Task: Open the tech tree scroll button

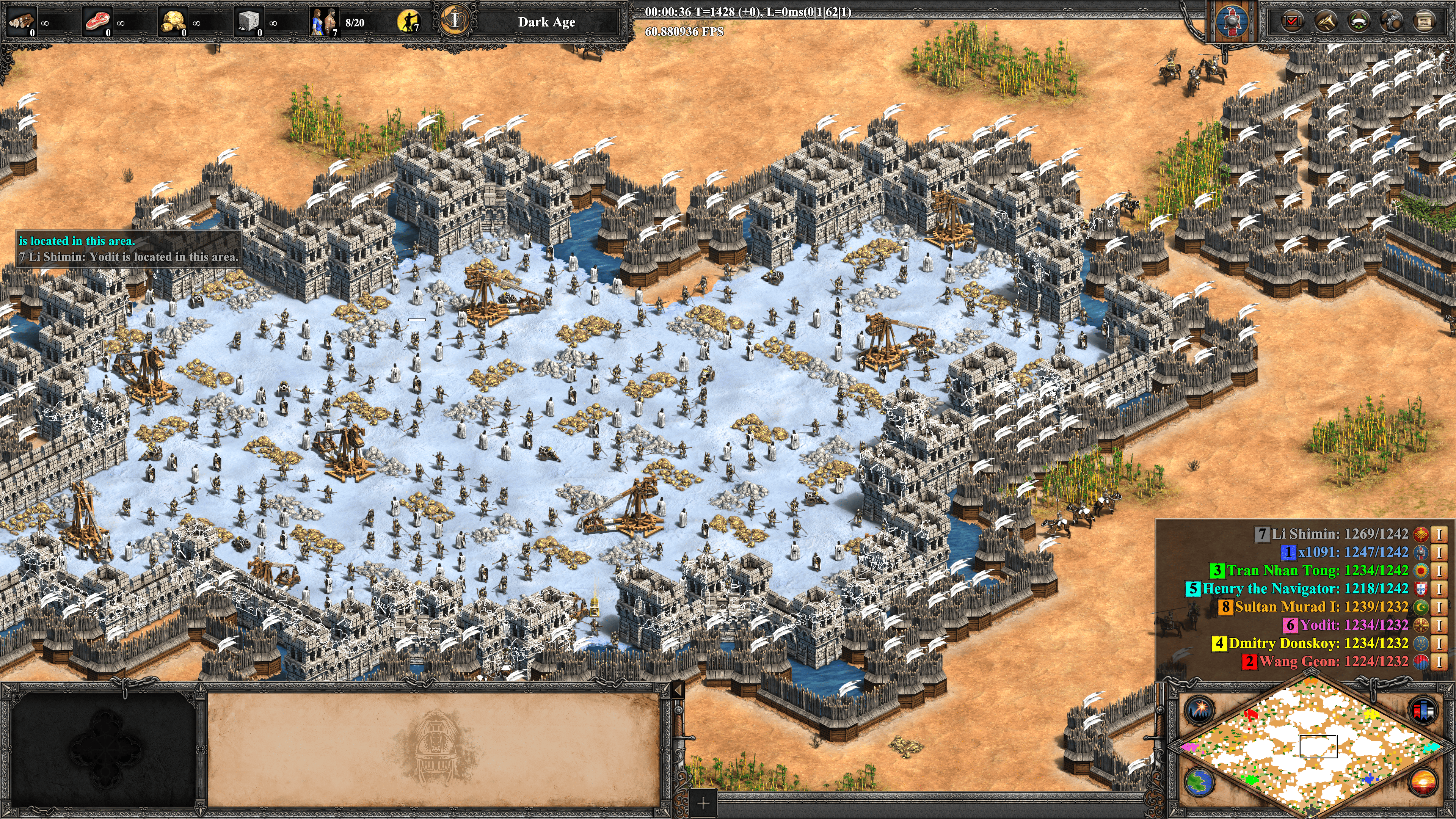Action: (x=1425, y=22)
